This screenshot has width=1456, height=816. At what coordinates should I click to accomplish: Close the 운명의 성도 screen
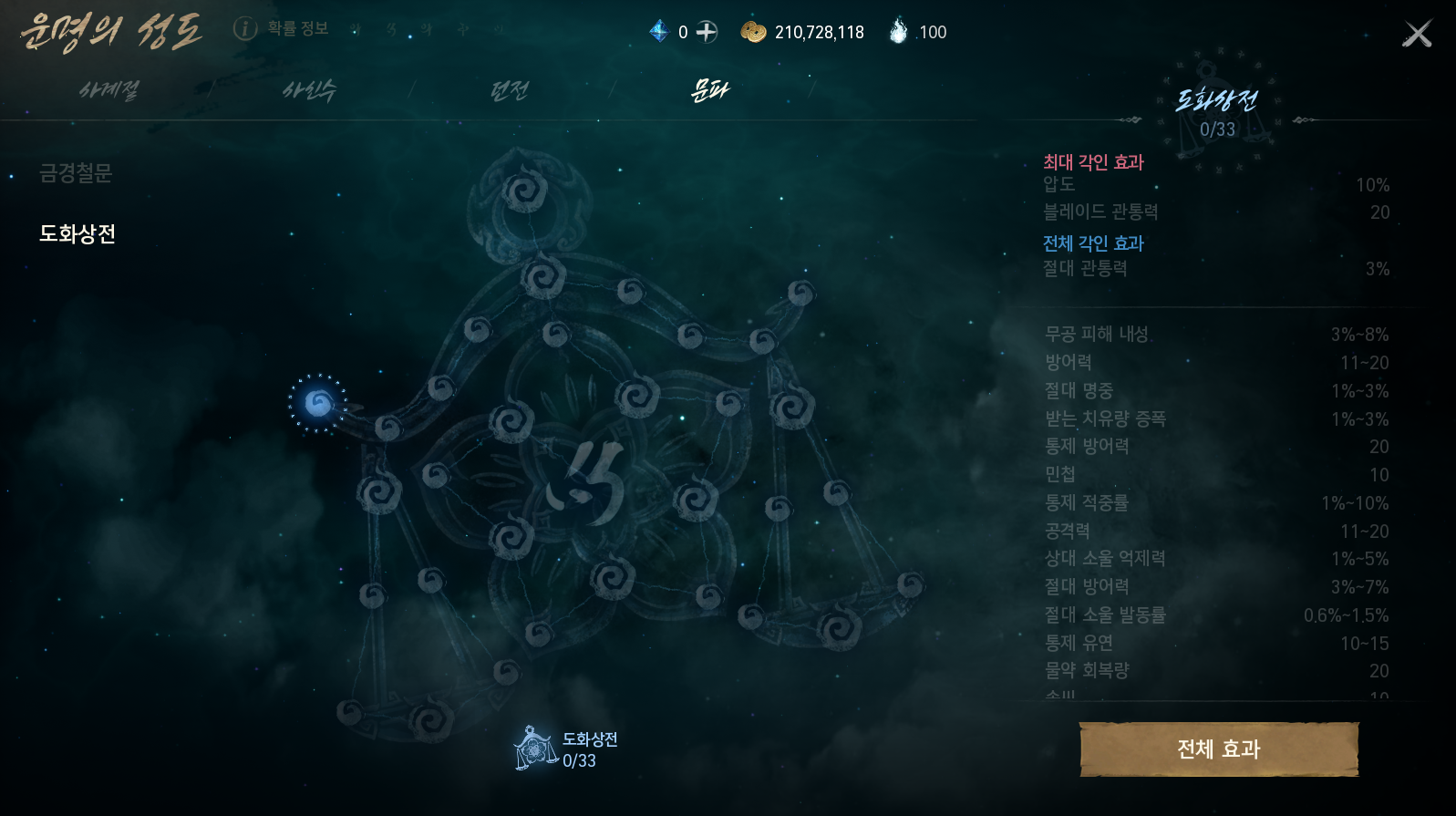1417,34
